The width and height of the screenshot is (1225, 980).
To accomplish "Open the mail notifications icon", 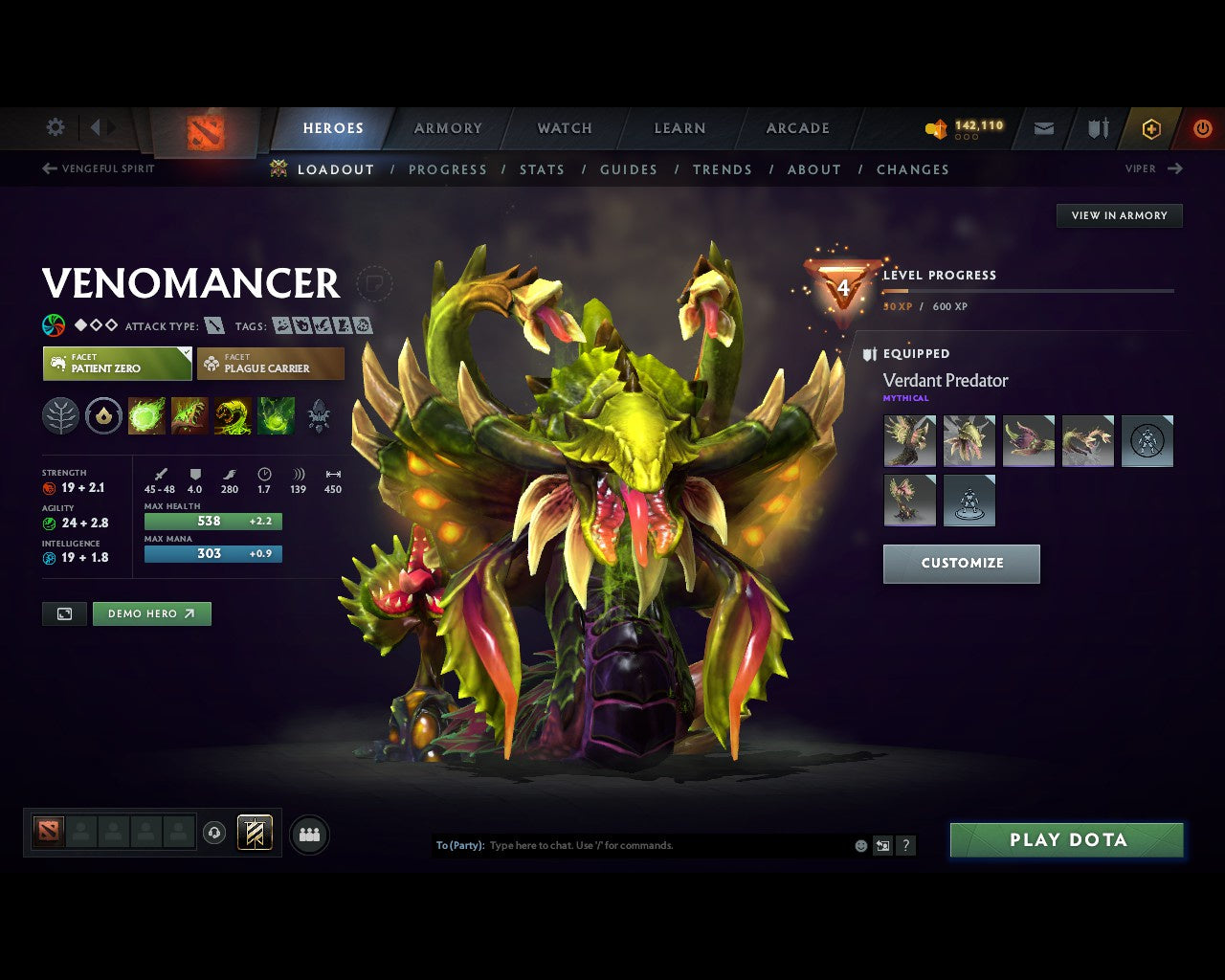I will 1043,127.
